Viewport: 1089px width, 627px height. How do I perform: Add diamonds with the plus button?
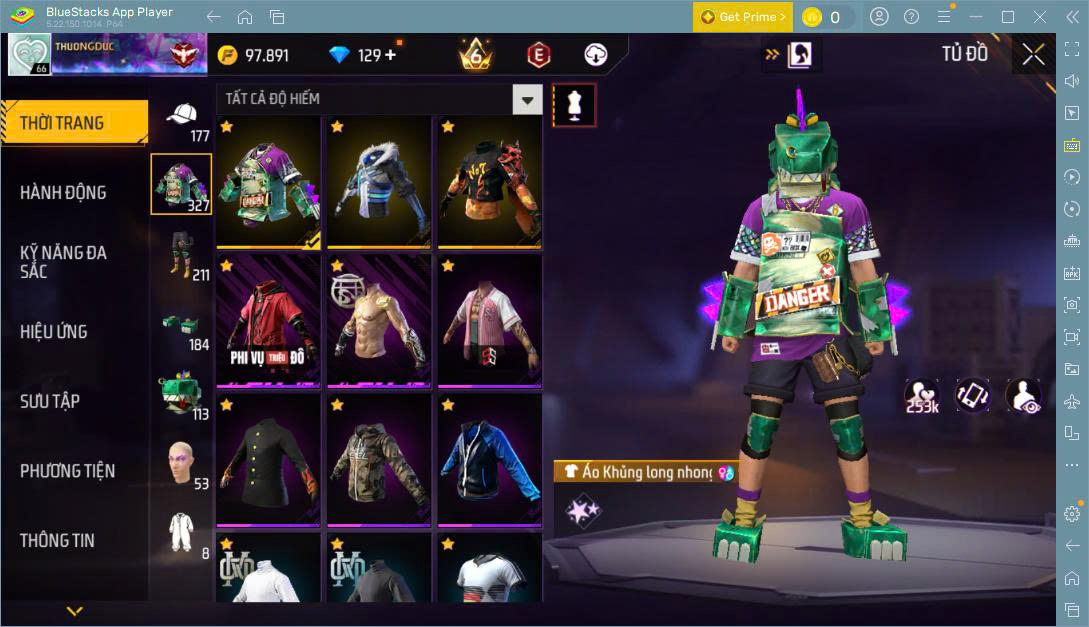[390, 55]
